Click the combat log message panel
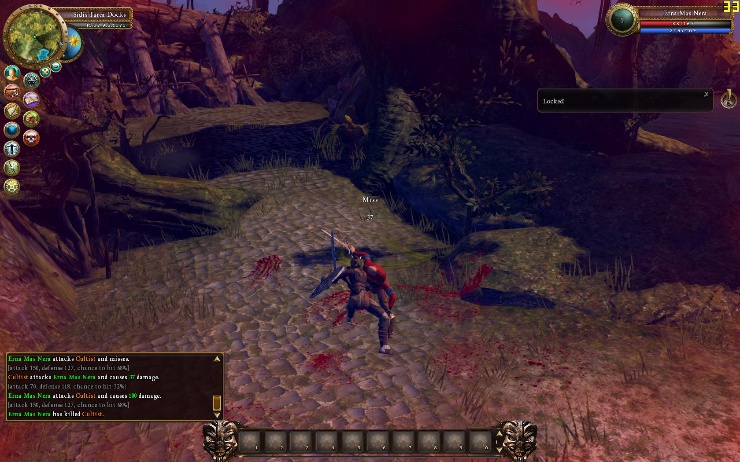 tap(108, 385)
